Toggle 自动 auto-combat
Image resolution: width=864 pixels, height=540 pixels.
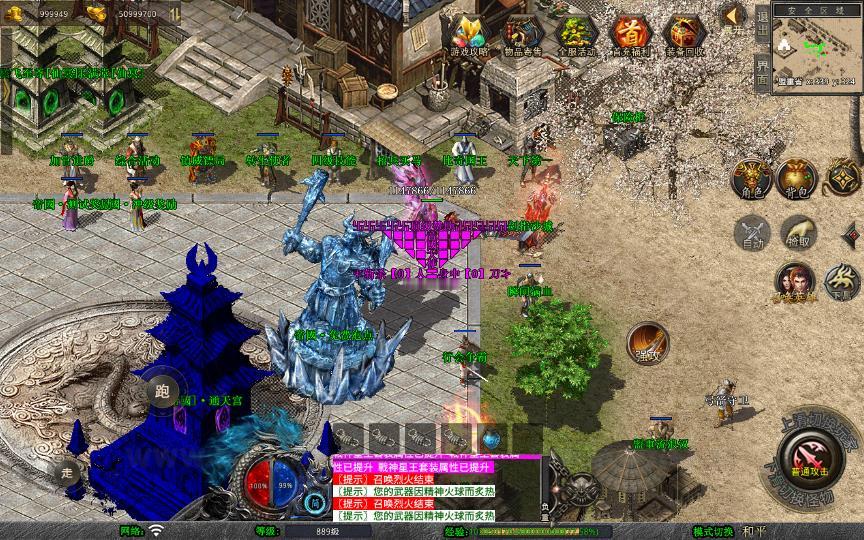pos(751,234)
